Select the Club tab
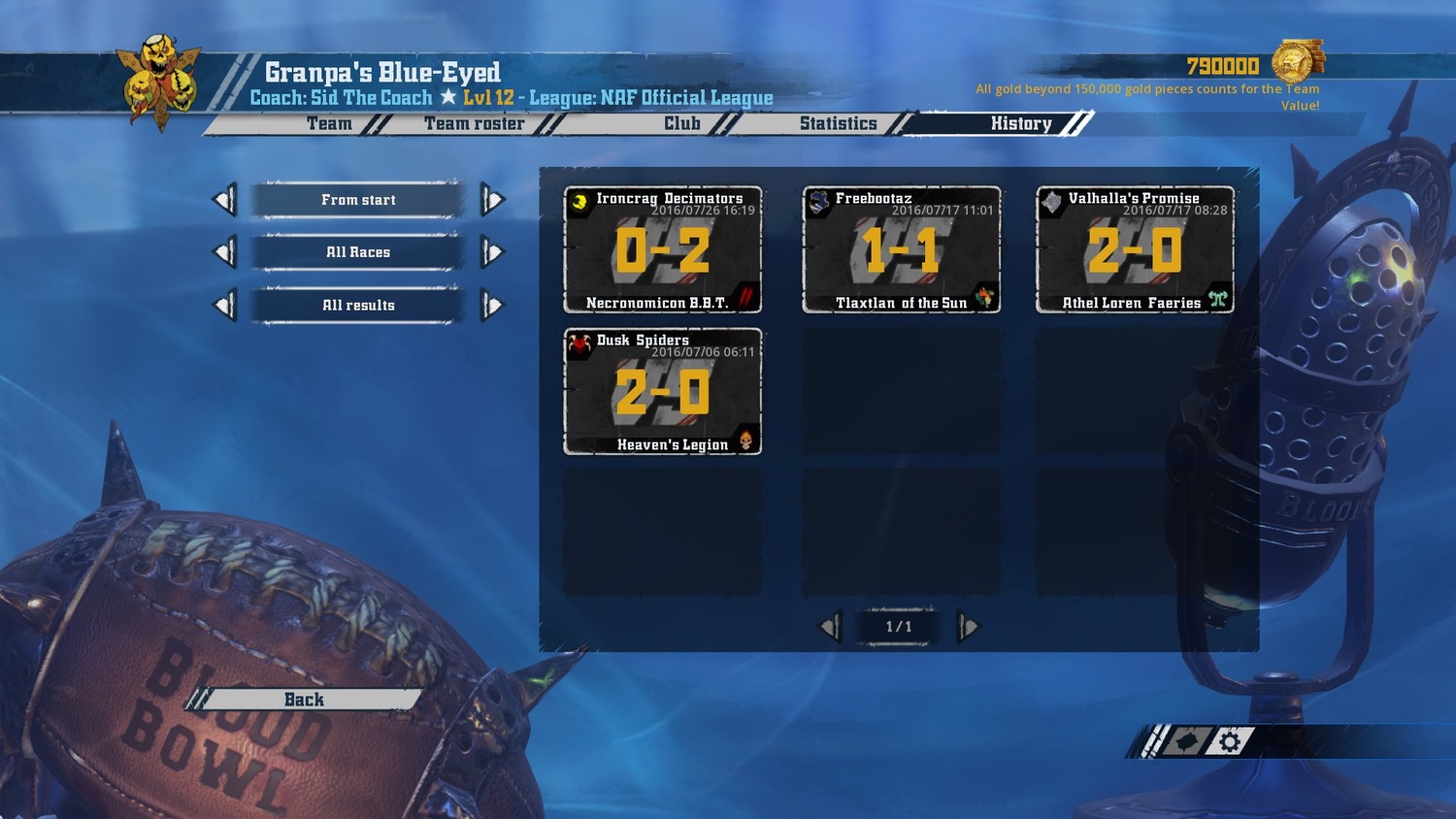This screenshot has width=1456, height=819. (x=681, y=124)
